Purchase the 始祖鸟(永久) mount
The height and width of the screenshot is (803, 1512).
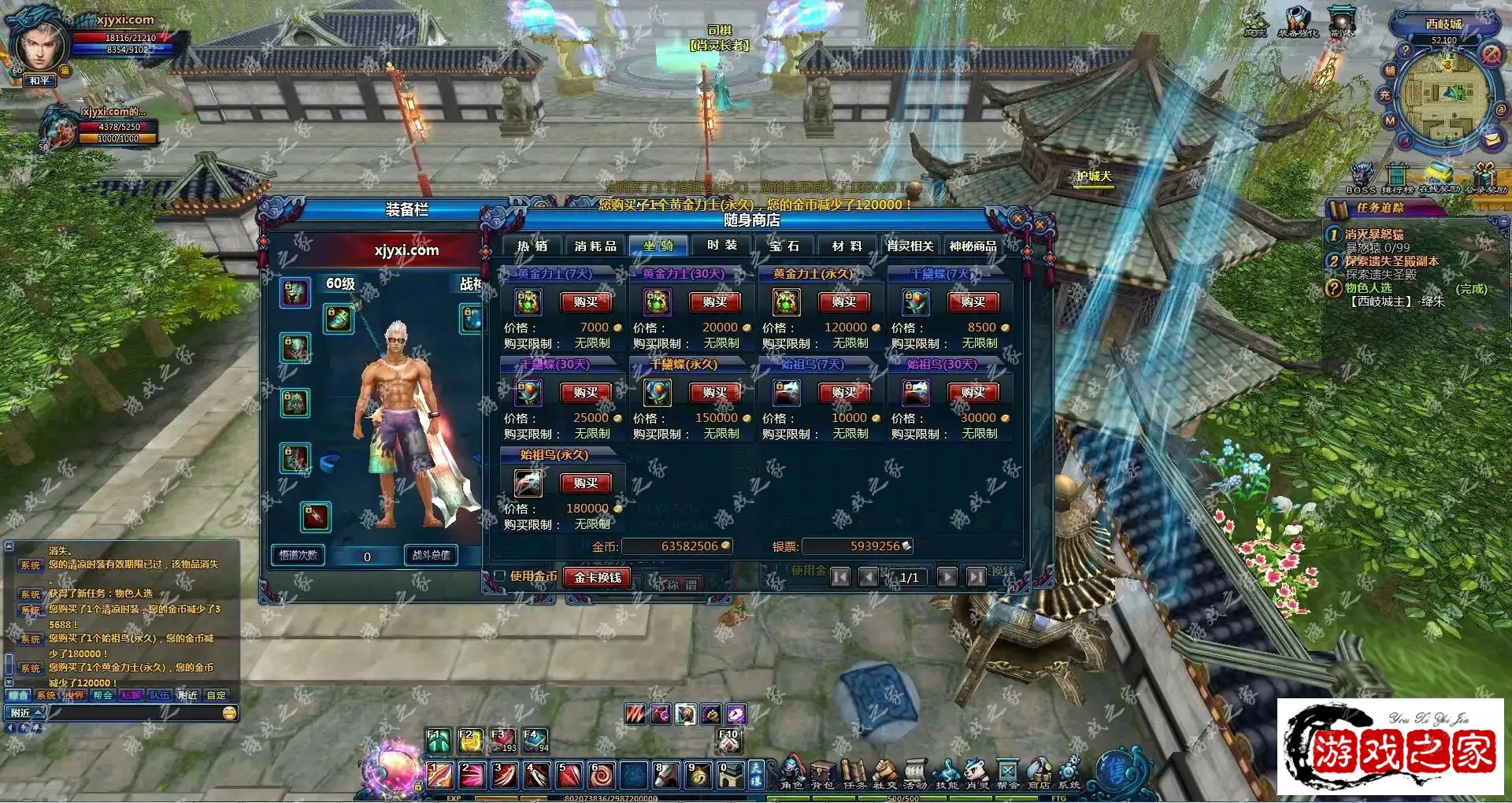pos(585,483)
